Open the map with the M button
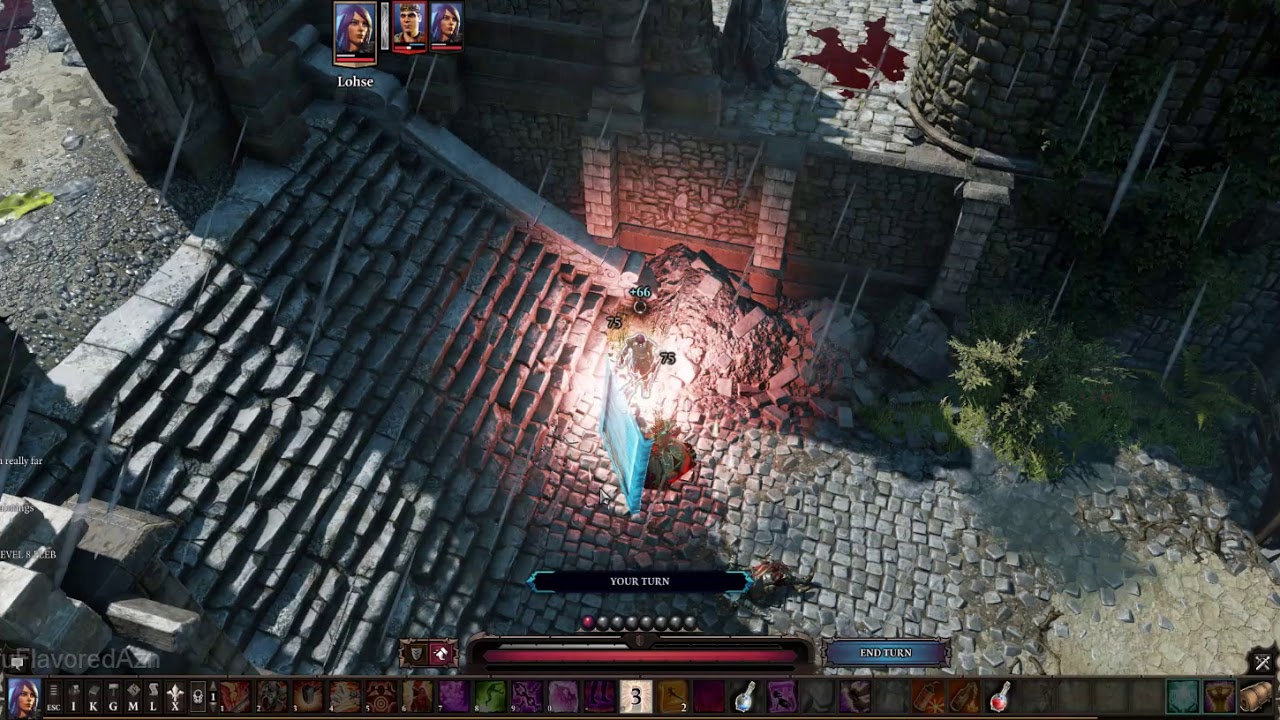The height and width of the screenshot is (720, 1280). tap(133, 696)
